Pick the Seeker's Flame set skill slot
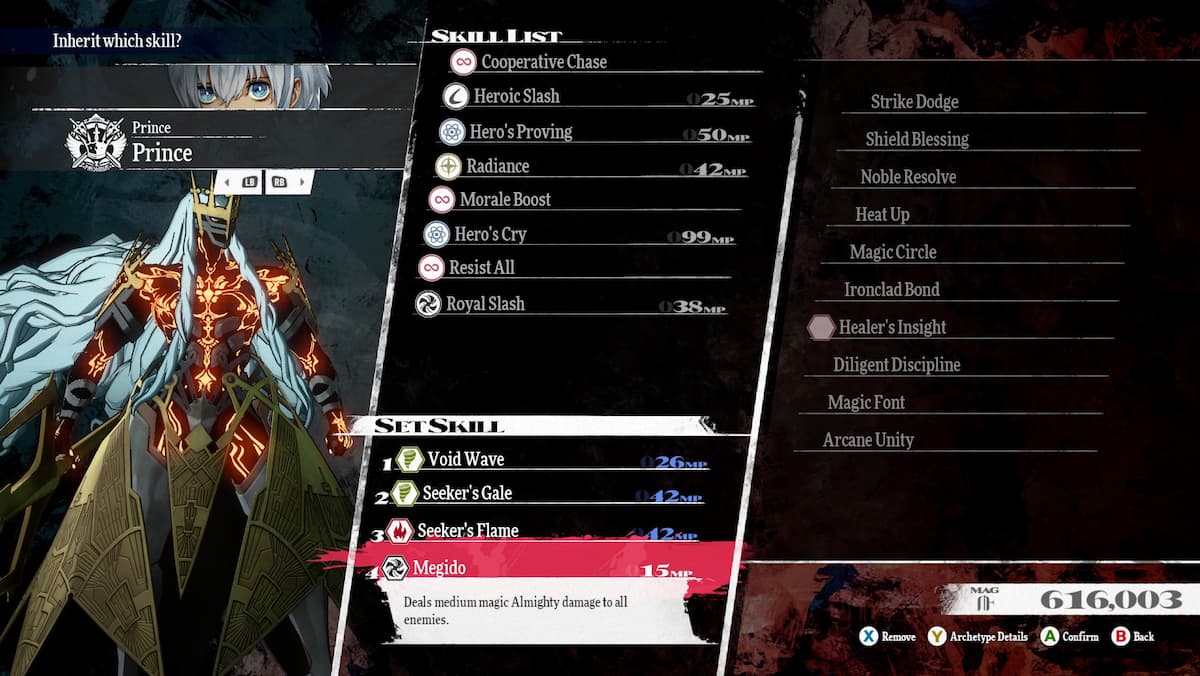 coord(467,531)
